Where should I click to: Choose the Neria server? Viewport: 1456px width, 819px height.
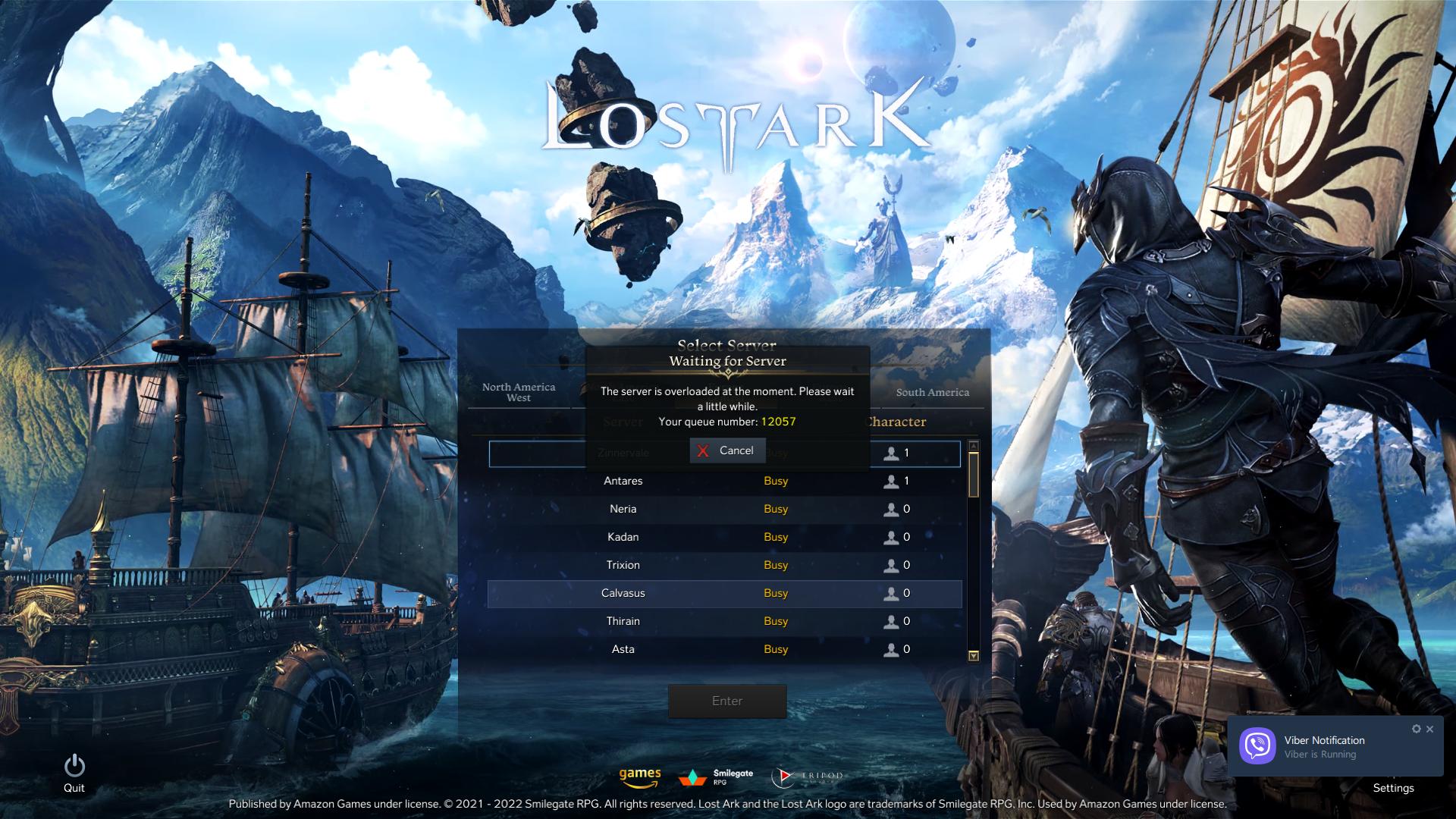(623, 509)
